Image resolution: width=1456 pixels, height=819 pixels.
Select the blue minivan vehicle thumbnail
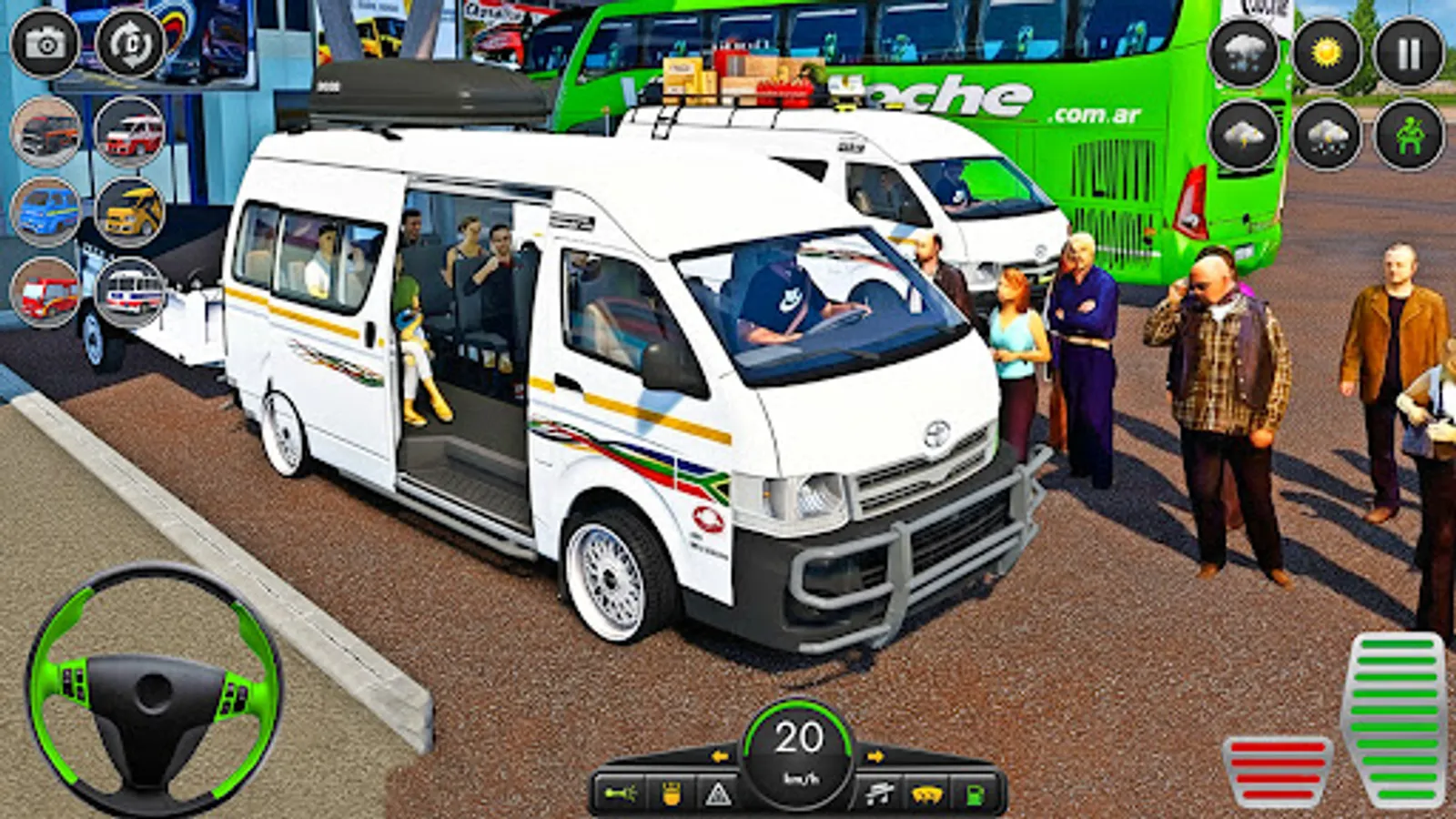pyautogui.click(x=47, y=211)
